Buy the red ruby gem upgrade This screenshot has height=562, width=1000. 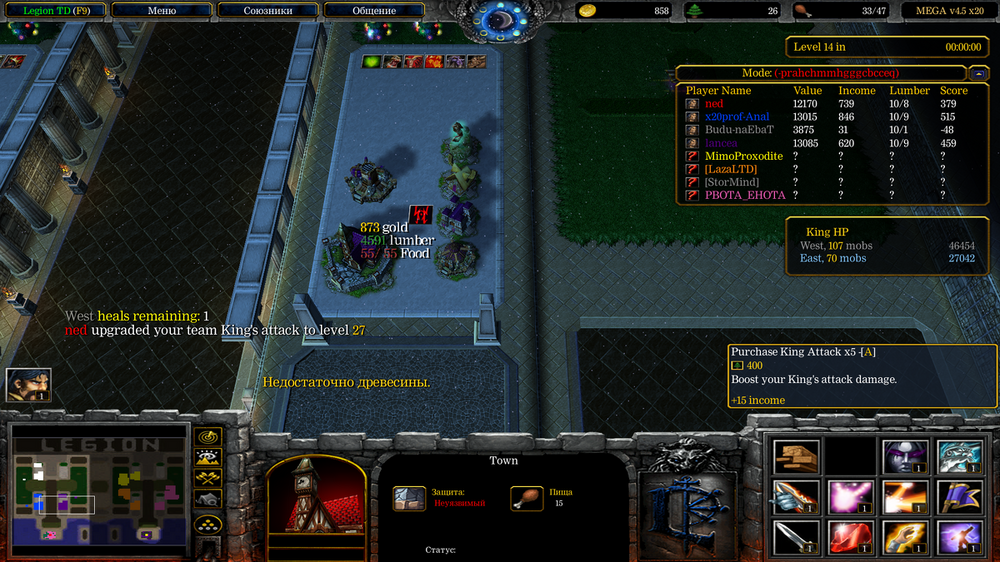click(x=850, y=537)
